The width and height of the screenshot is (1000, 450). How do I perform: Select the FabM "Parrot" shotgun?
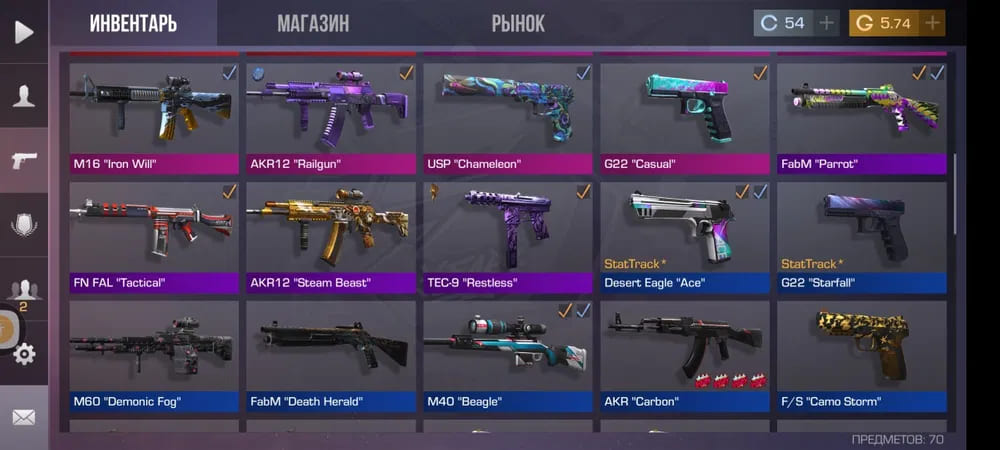(862, 118)
